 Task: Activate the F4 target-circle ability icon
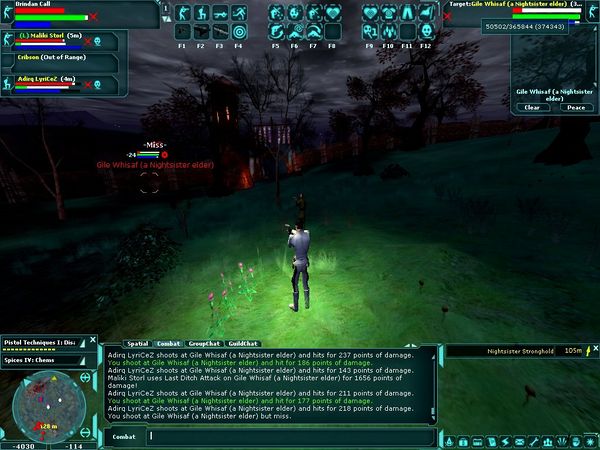238,32
